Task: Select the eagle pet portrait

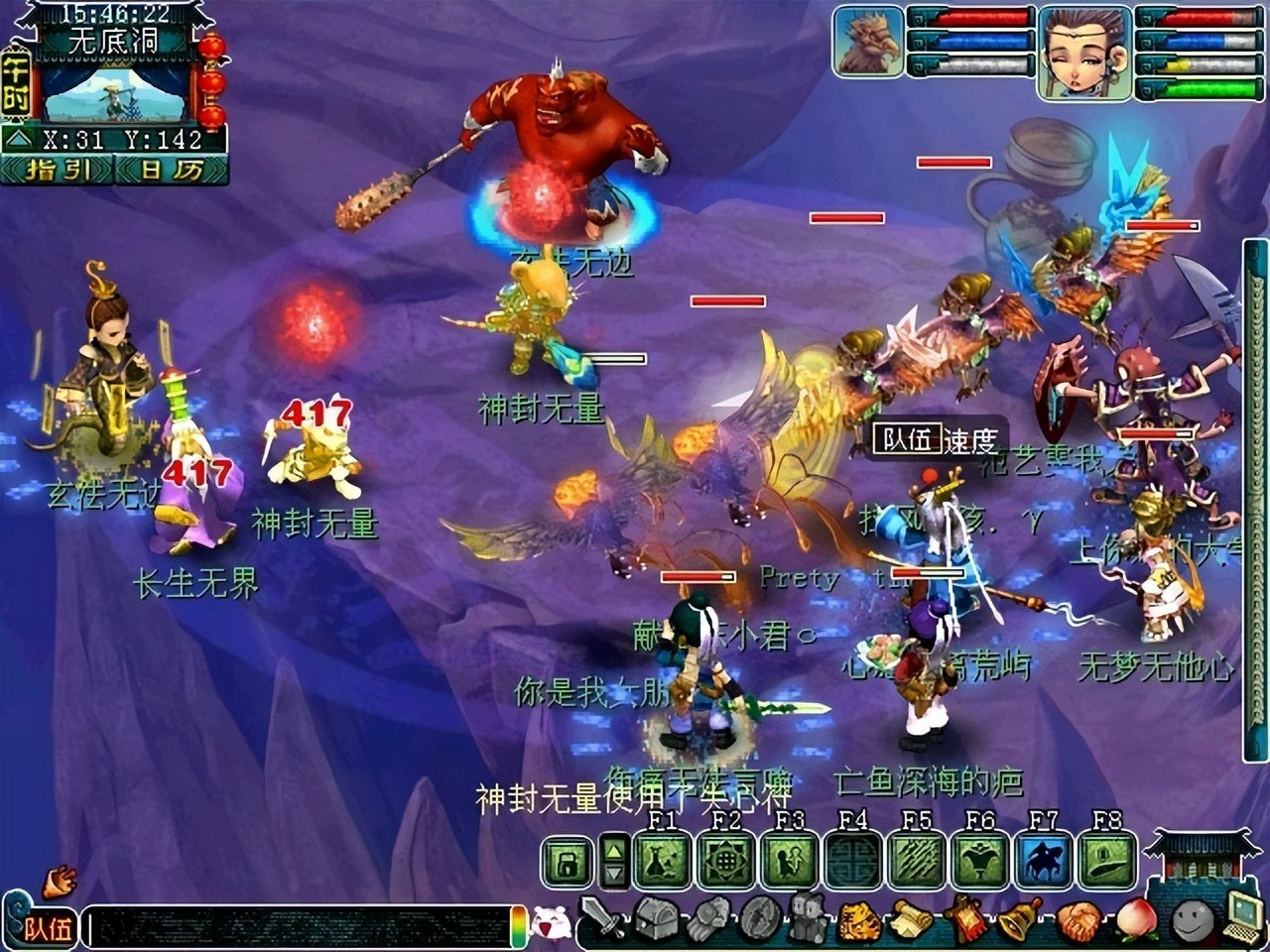Action: coord(867,42)
